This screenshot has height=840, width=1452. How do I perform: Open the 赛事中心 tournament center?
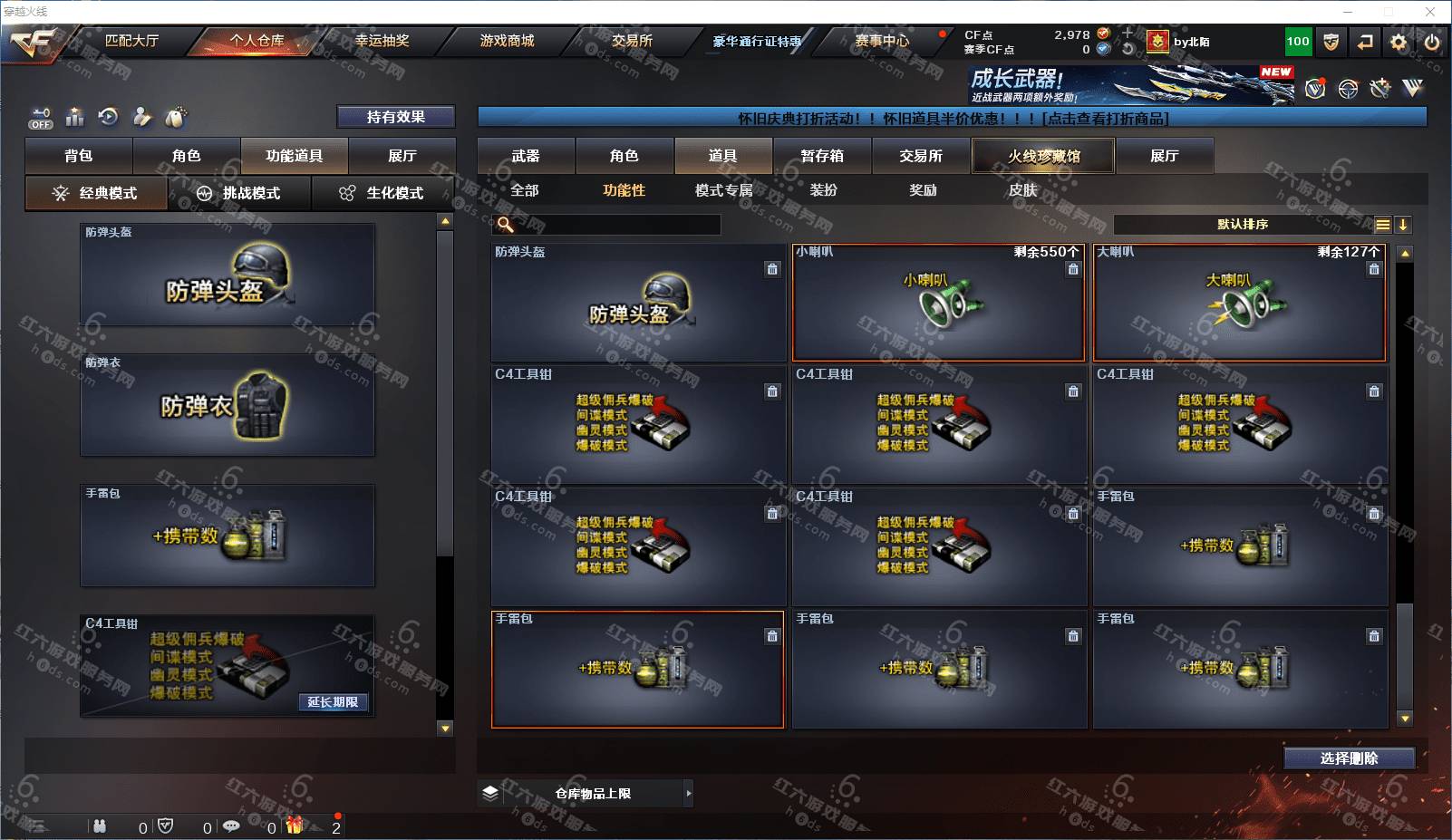pyautogui.click(x=882, y=41)
